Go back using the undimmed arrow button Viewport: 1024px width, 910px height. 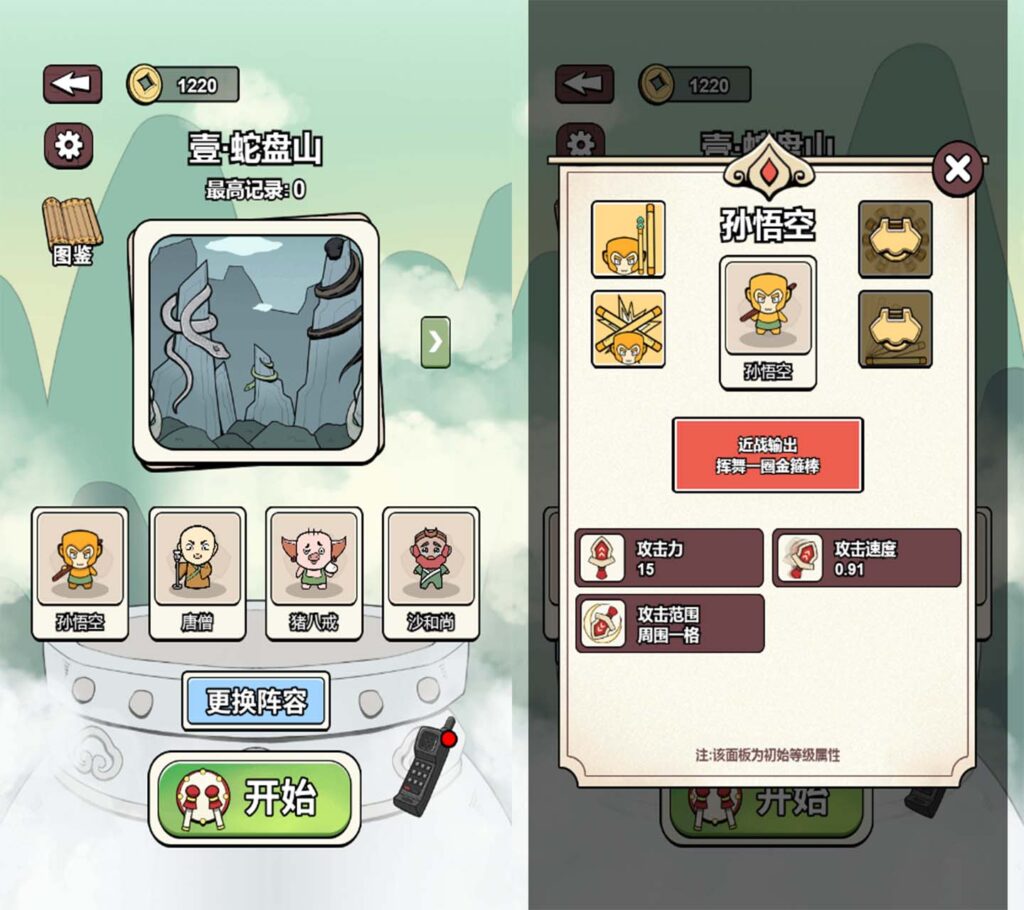72,84
